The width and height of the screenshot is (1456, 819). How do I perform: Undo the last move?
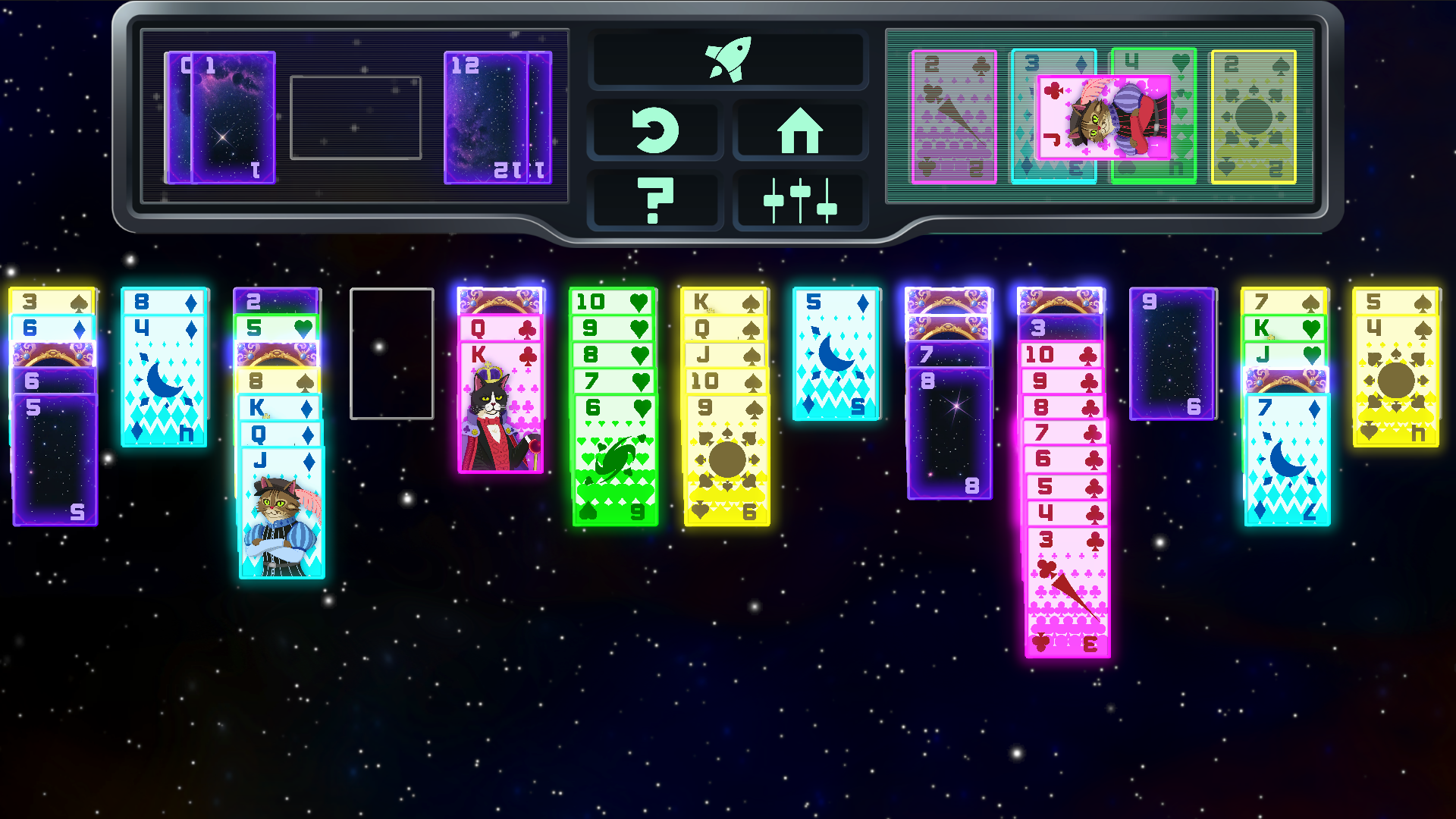point(657,129)
